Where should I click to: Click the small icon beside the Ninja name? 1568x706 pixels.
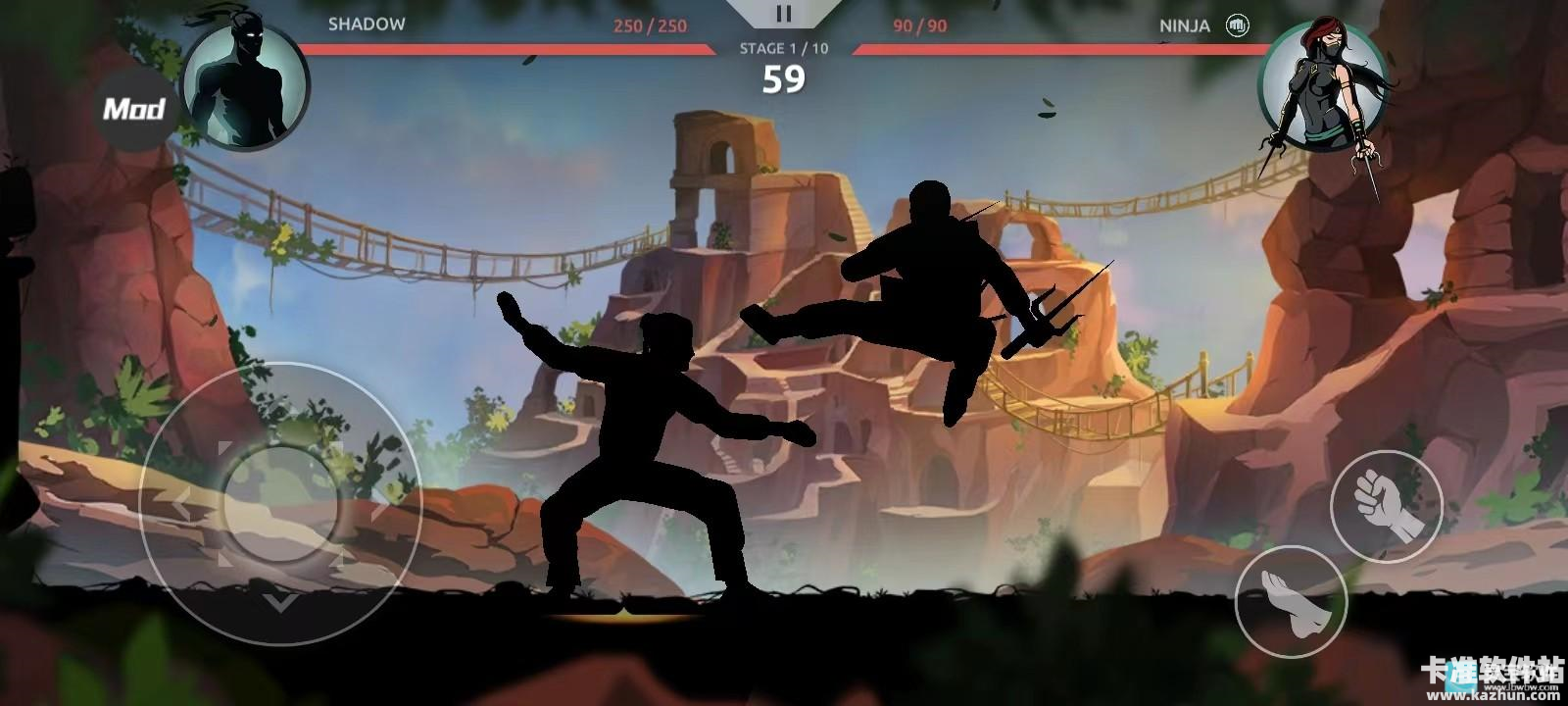pyautogui.click(x=1238, y=25)
